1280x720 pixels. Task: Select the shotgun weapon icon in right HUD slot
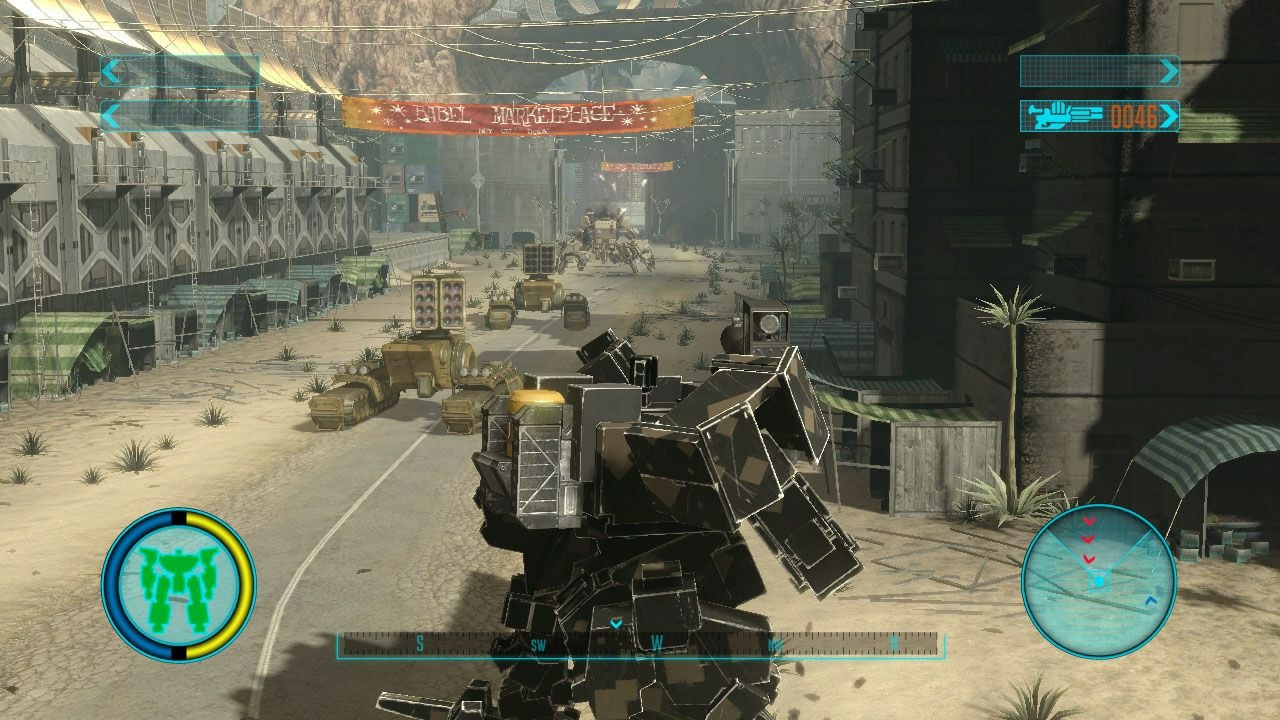(1059, 114)
